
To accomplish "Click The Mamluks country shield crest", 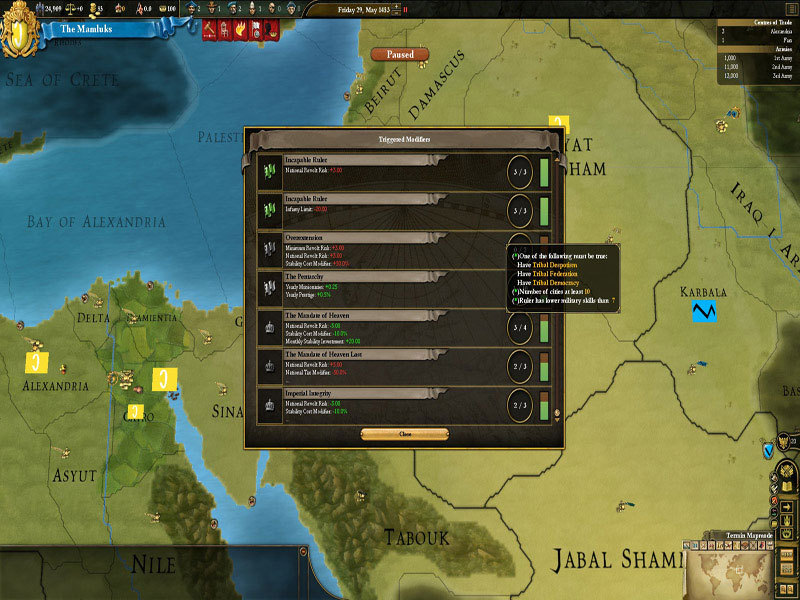I will [21, 31].
